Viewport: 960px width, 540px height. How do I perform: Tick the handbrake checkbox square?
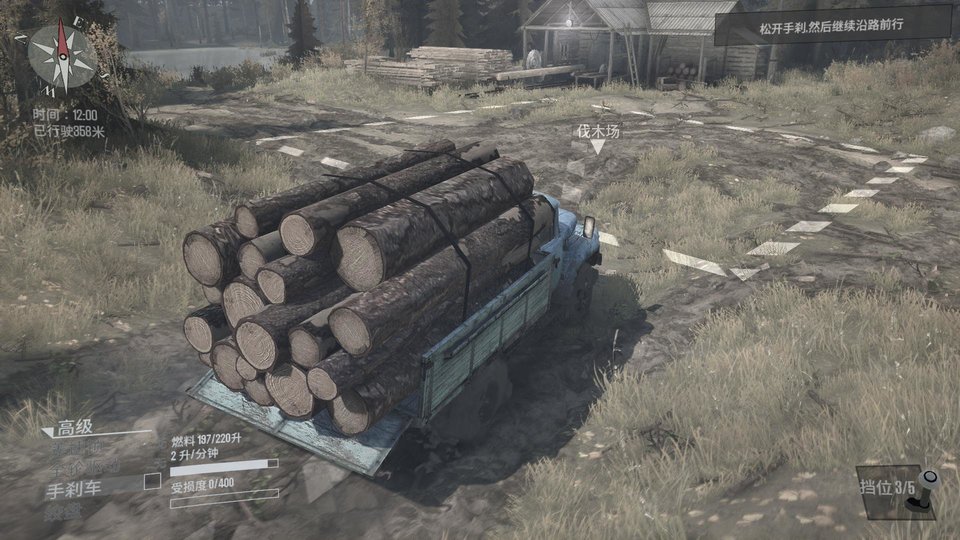click(152, 481)
